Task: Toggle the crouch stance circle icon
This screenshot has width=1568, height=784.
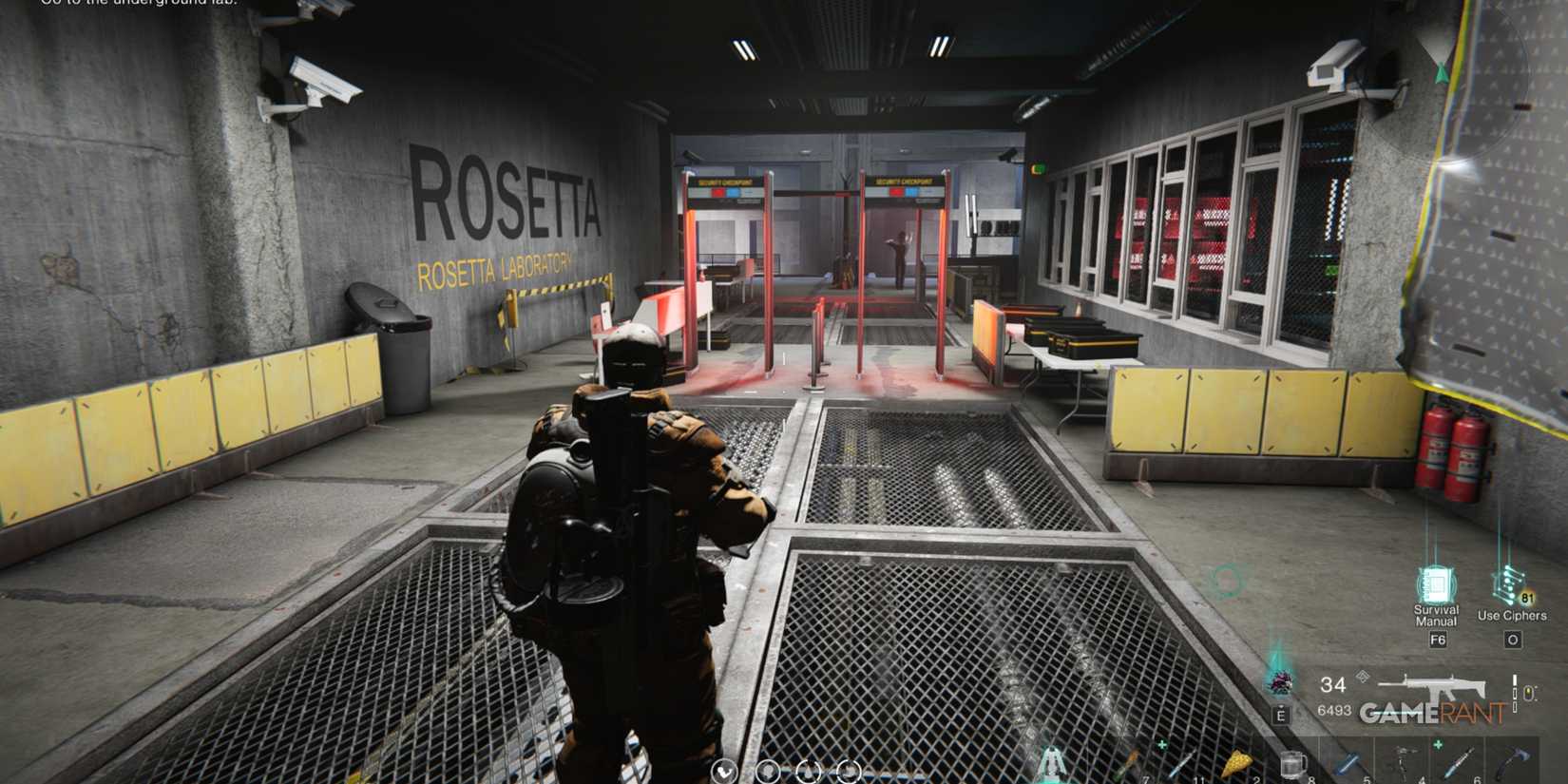Action: point(847,772)
